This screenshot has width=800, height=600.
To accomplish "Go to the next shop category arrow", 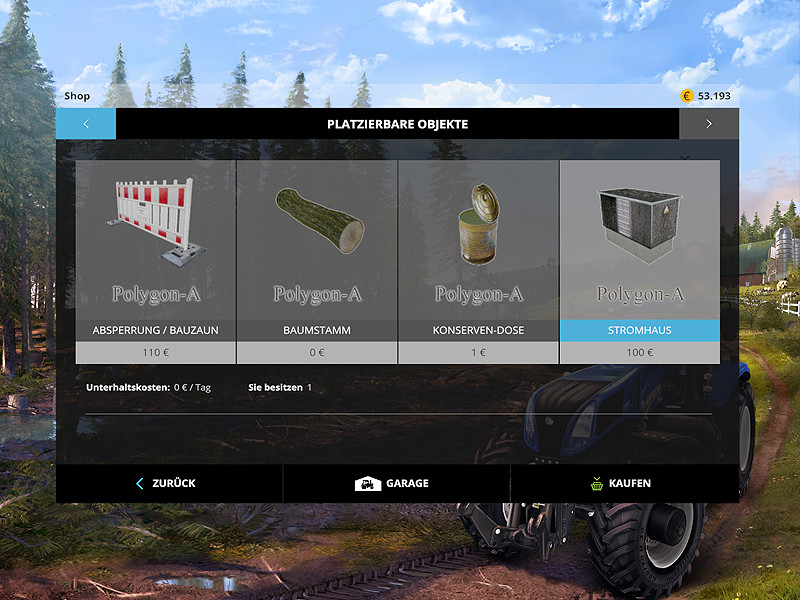I will point(708,124).
